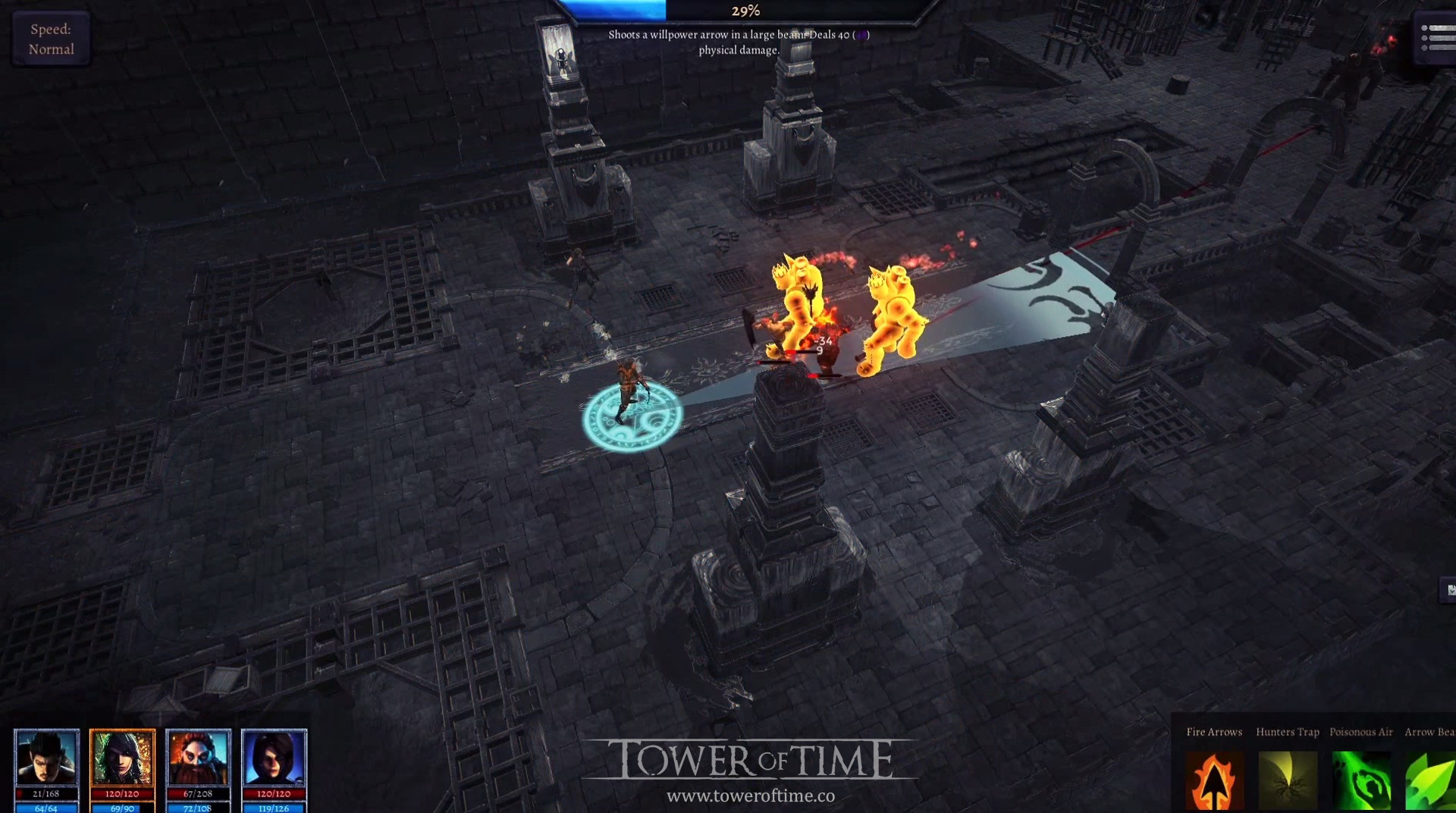The image size is (1456, 813).
Task: Toggle the second objective bullet top-right
Action: point(1424,38)
